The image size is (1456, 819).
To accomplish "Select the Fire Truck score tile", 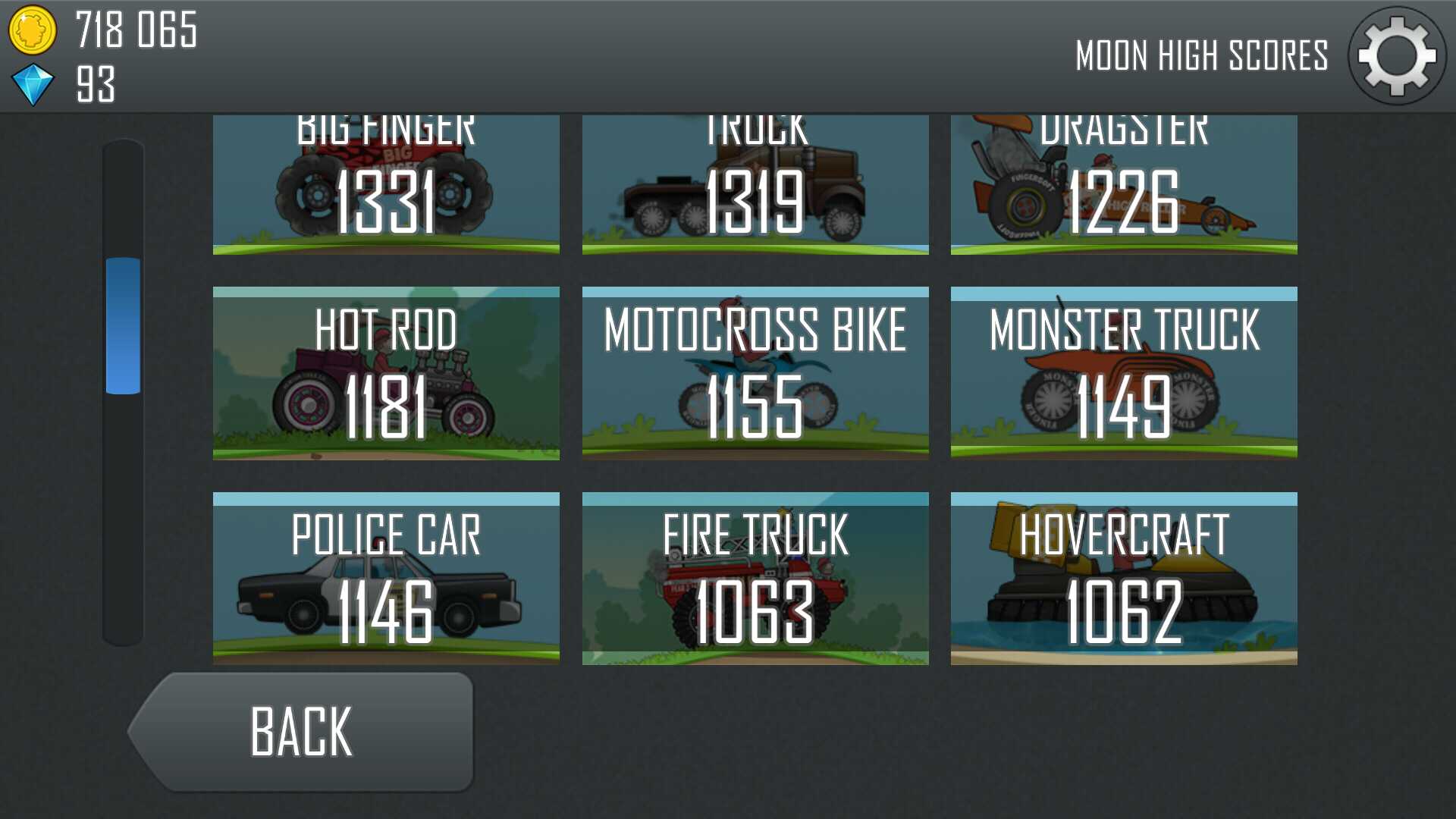I will (x=755, y=579).
